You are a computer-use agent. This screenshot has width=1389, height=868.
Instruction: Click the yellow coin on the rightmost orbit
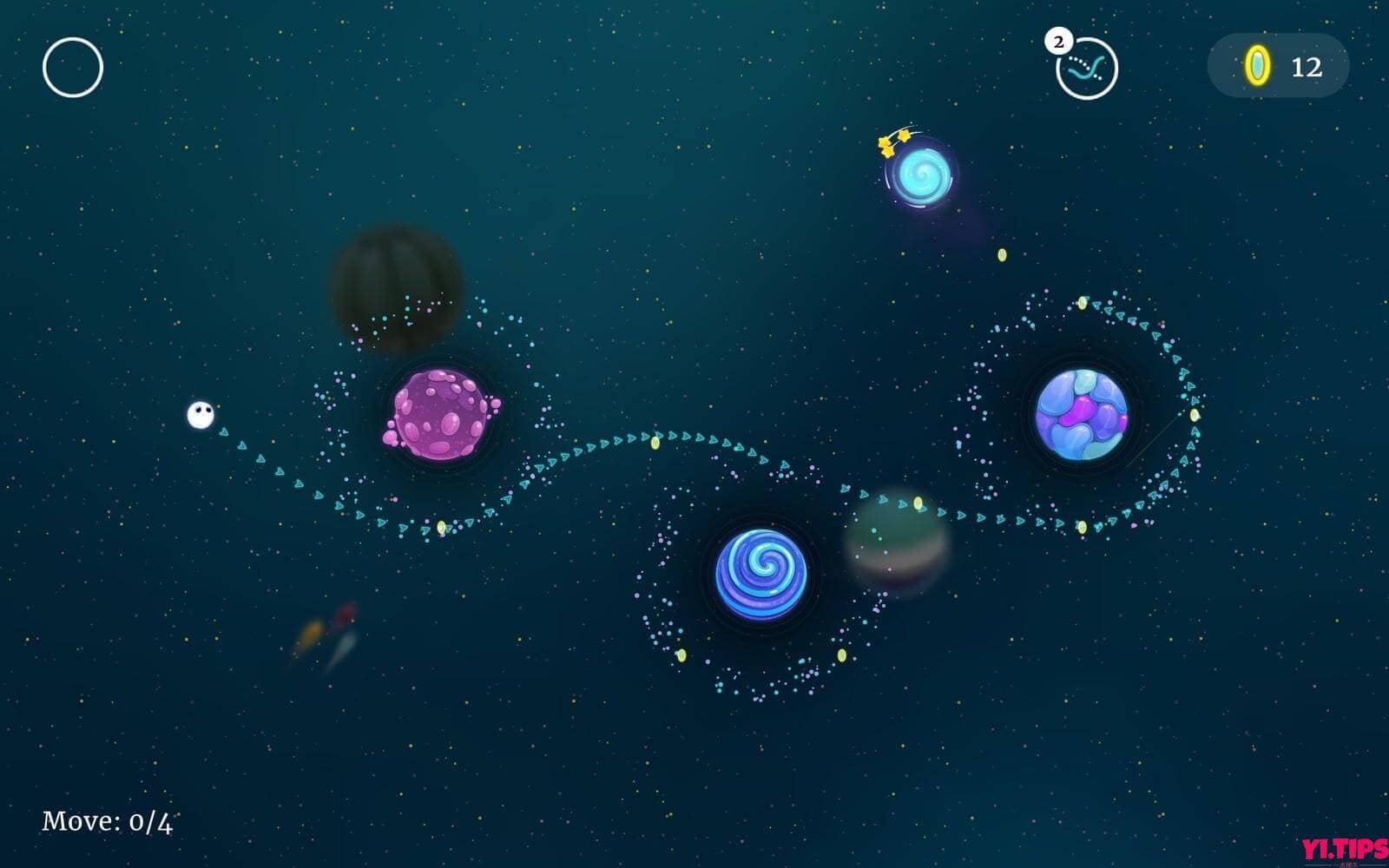click(x=1196, y=414)
